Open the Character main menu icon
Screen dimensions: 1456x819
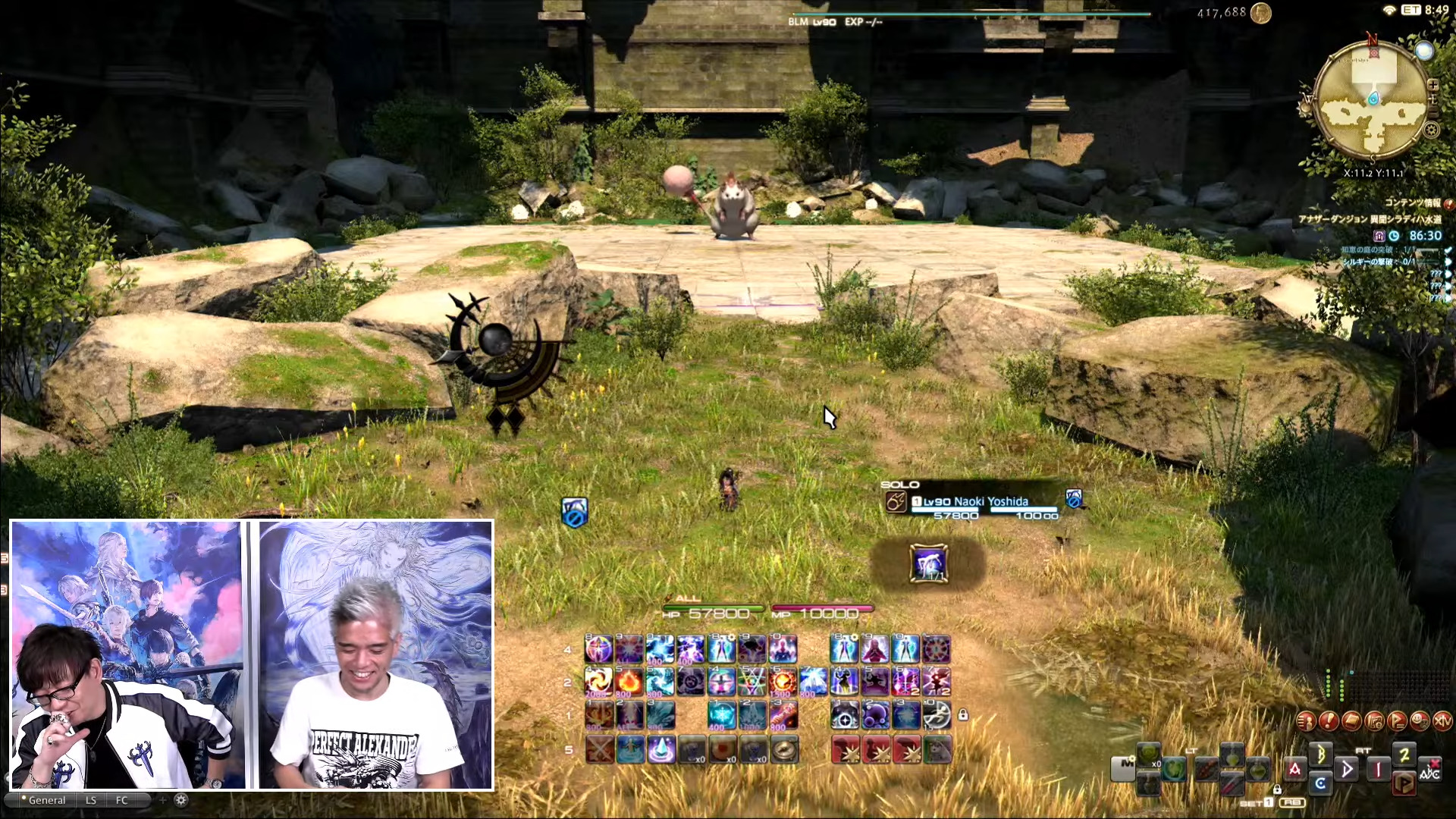pyautogui.click(x=1306, y=721)
